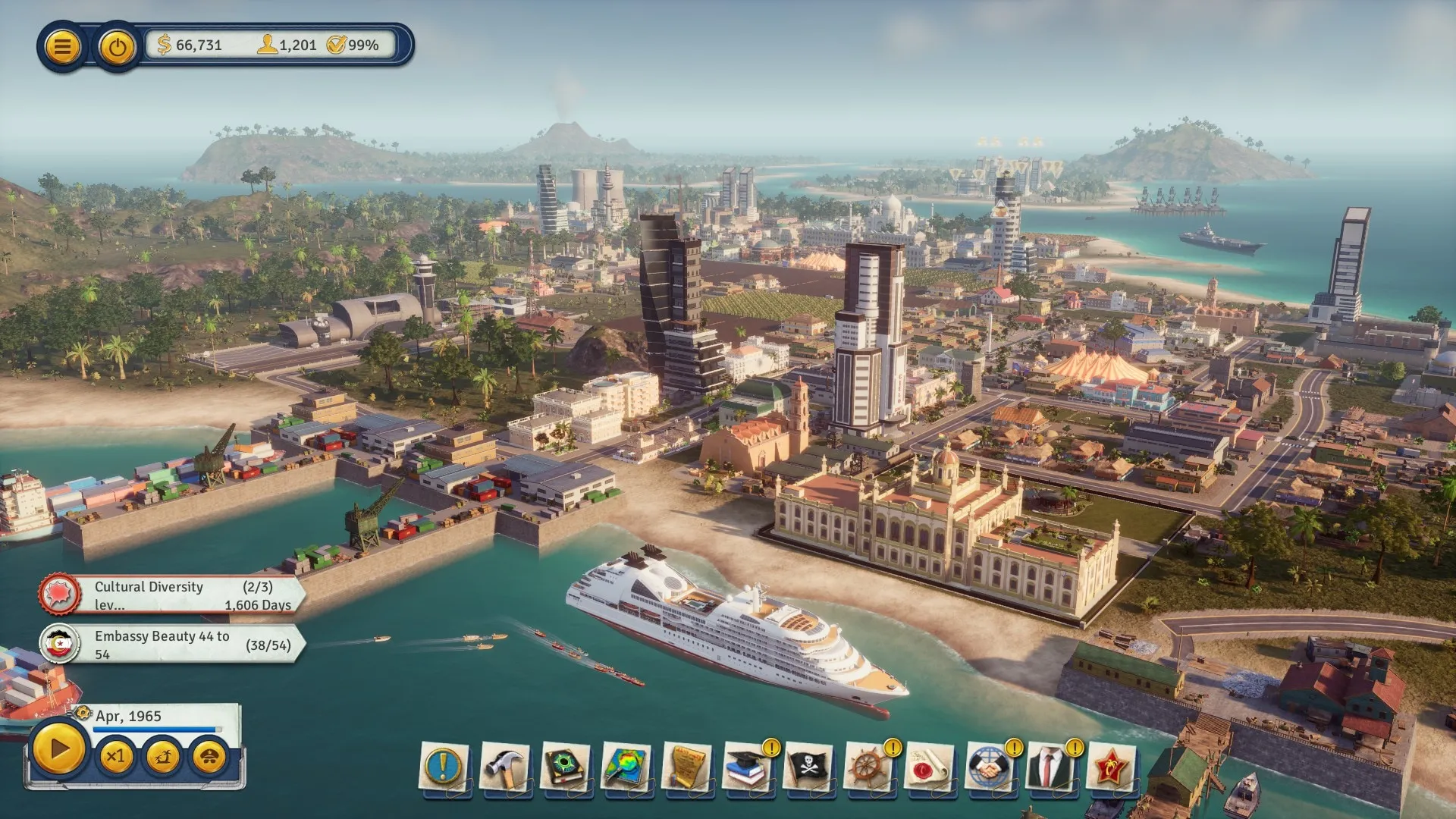The width and height of the screenshot is (1456, 819).
Task: Open the almanac book with green eye
Action: [566, 767]
